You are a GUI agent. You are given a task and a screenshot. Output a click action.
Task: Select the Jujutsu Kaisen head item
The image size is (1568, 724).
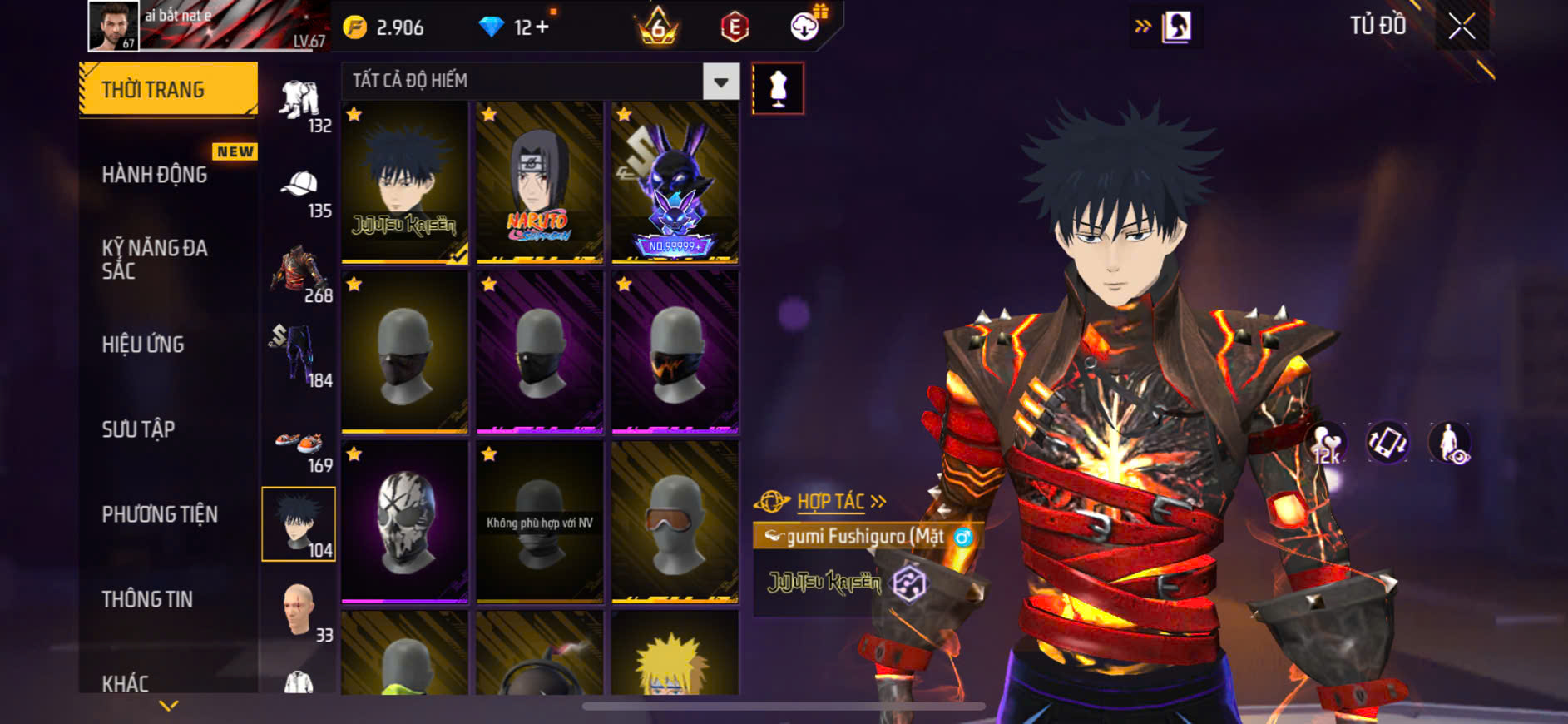tap(404, 182)
